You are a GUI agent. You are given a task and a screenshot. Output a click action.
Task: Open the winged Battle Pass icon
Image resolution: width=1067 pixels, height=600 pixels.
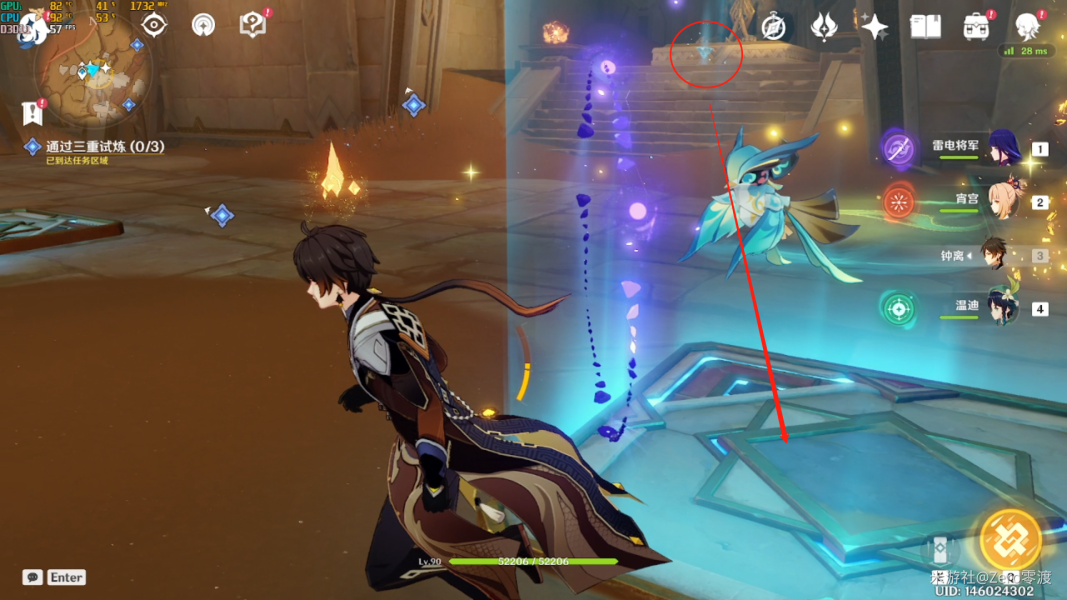pyautogui.click(x=824, y=27)
